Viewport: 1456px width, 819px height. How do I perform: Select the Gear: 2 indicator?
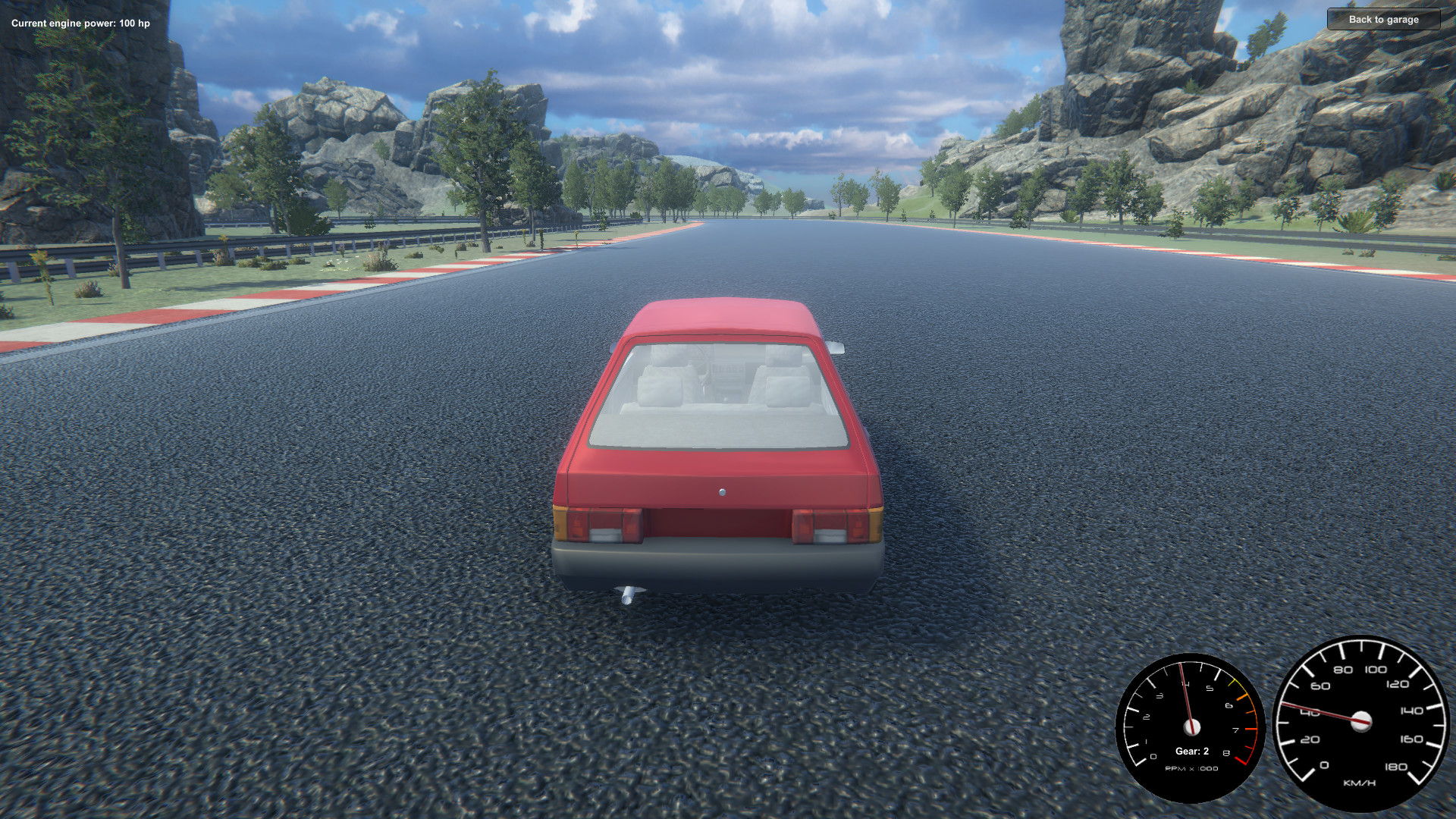pos(1191,752)
